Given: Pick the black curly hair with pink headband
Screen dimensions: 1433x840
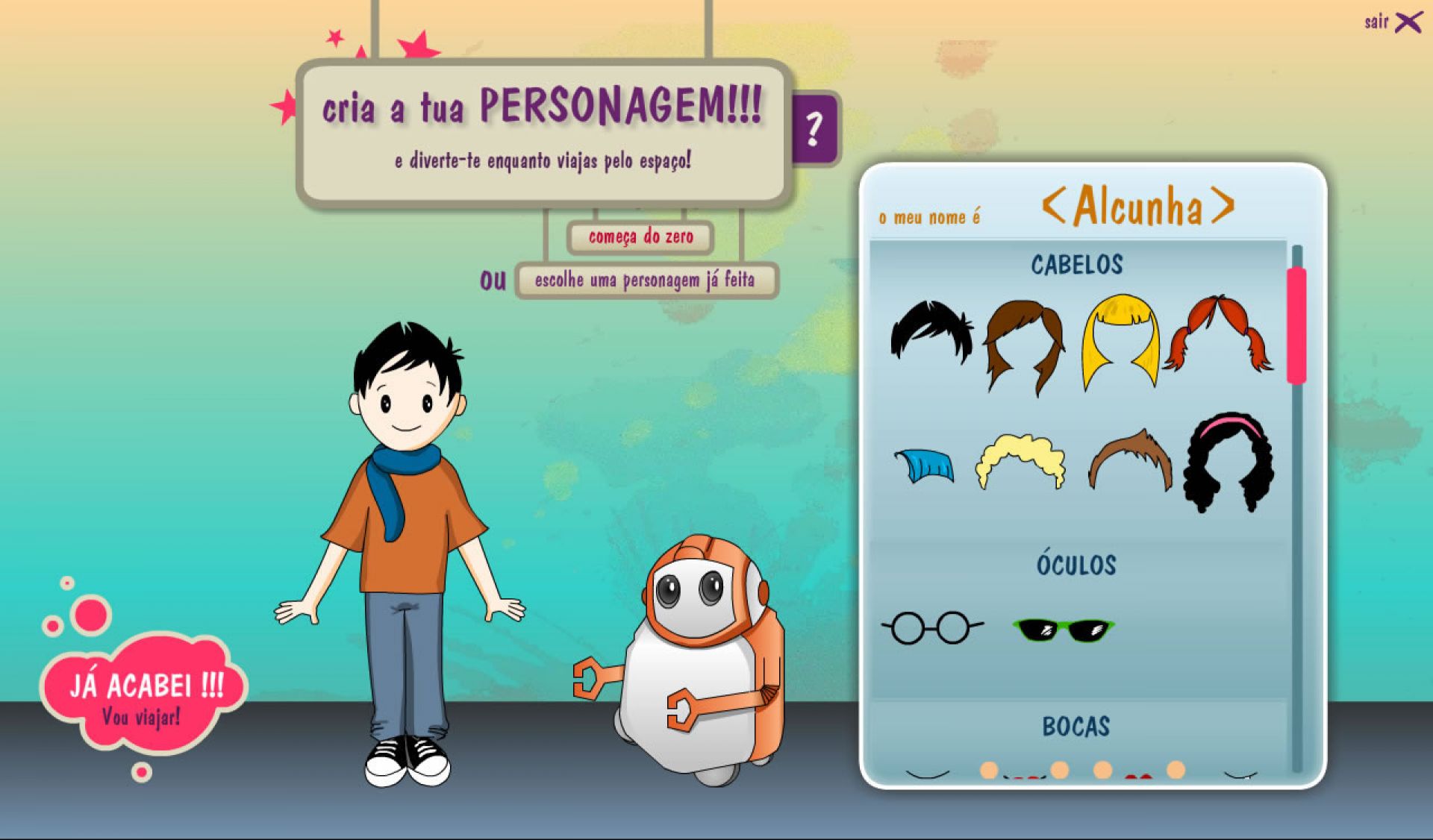Looking at the screenshot, I should (1228, 461).
